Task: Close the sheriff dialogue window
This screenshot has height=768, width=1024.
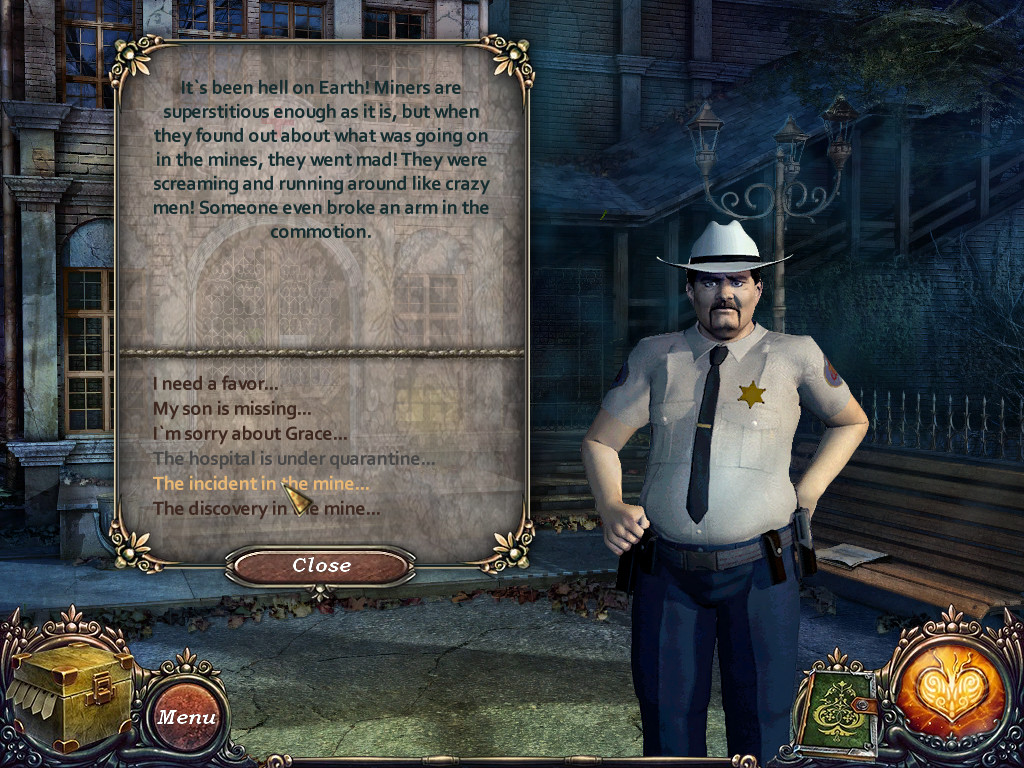Action: coord(321,566)
